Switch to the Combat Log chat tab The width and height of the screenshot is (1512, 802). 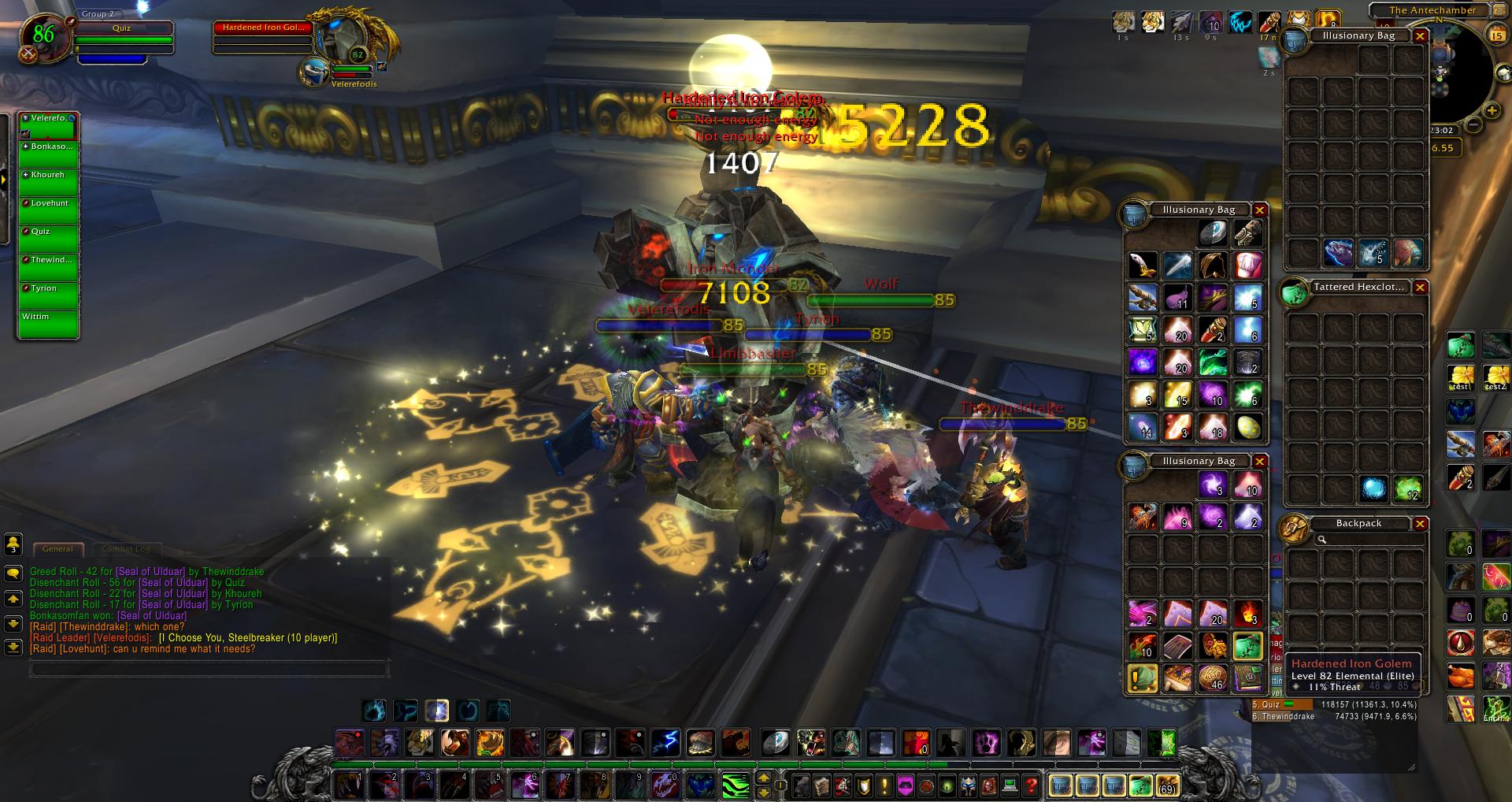point(125,549)
